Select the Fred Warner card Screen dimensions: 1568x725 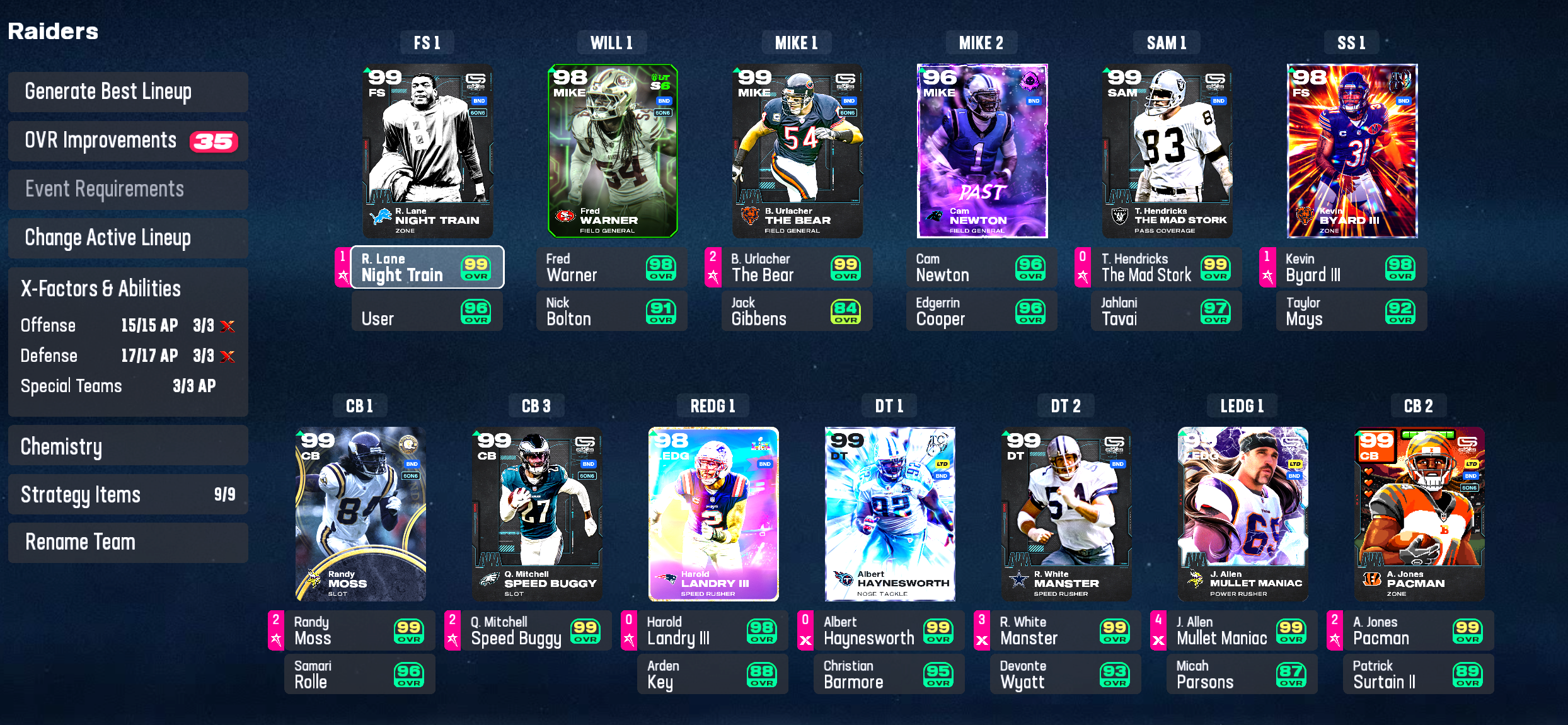(613, 151)
